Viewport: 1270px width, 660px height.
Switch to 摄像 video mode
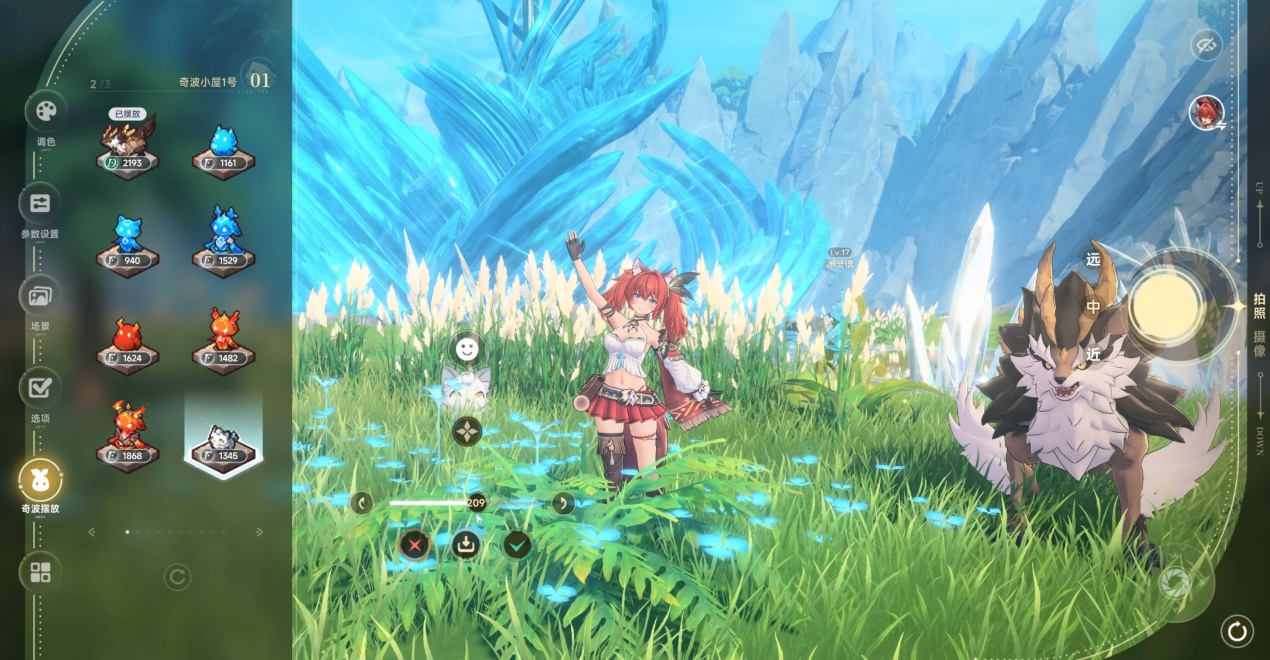pyautogui.click(x=1259, y=344)
